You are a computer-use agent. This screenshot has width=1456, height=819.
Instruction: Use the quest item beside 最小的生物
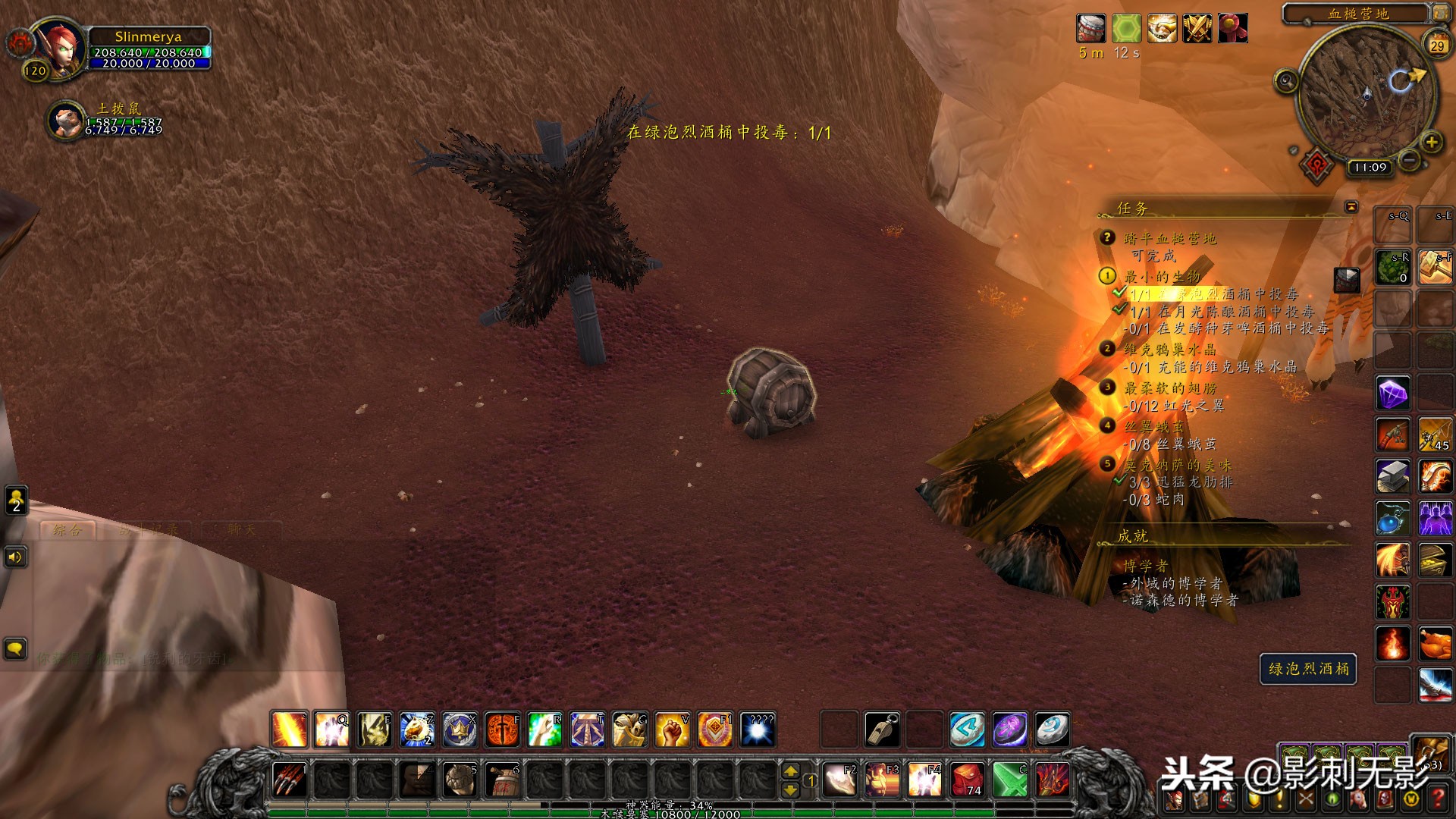click(x=1347, y=279)
